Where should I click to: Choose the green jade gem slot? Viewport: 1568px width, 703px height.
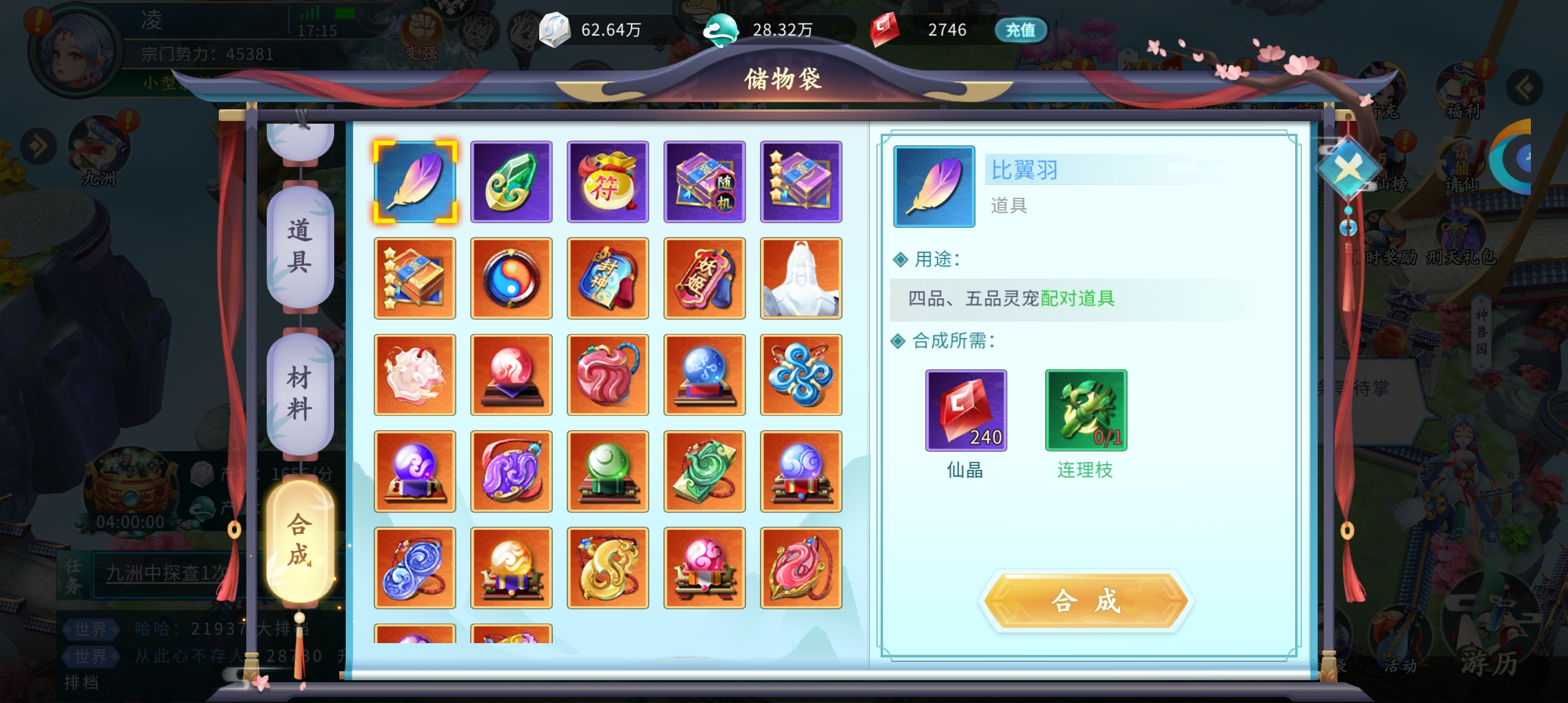click(x=511, y=182)
